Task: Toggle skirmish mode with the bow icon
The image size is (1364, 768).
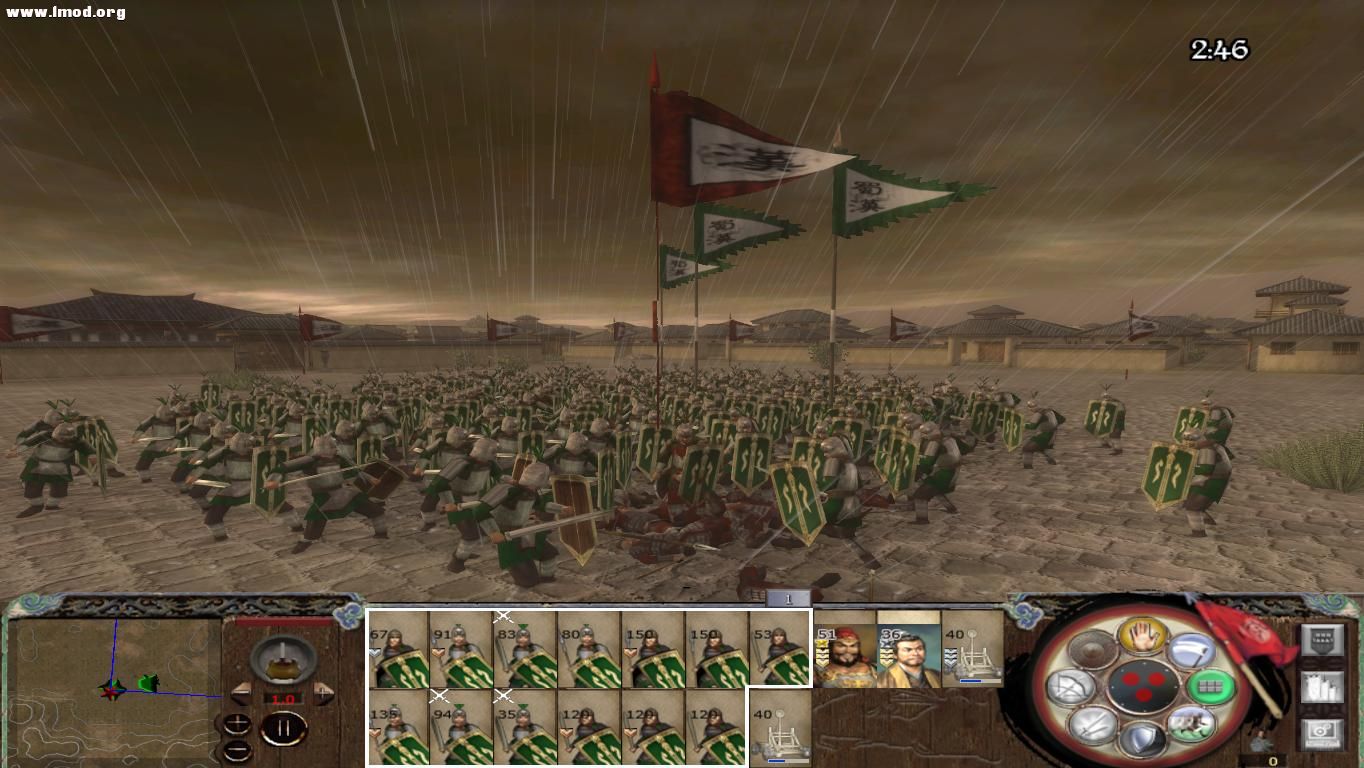Action: click(1069, 688)
